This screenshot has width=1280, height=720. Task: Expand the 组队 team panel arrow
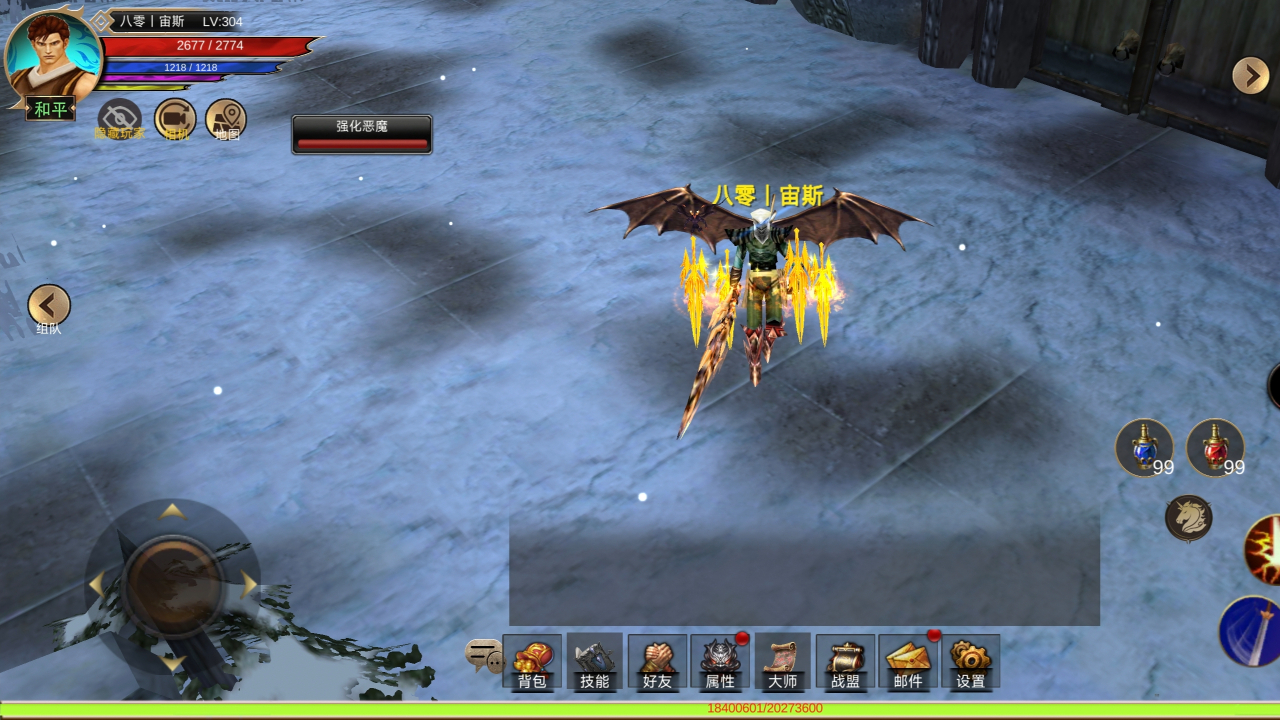click(49, 306)
